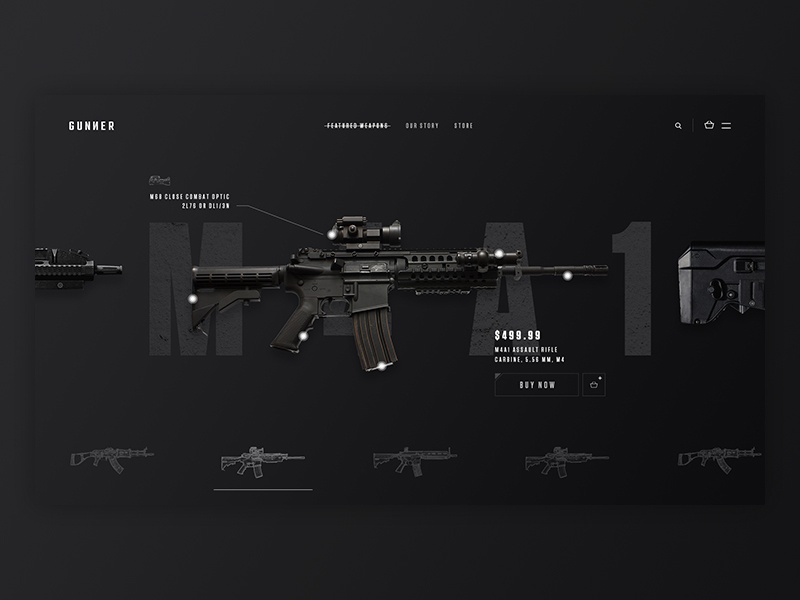Viewport: 800px width, 600px height.
Task: Choose the hotspot dot on the buttstock
Action: tap(193, 298)
